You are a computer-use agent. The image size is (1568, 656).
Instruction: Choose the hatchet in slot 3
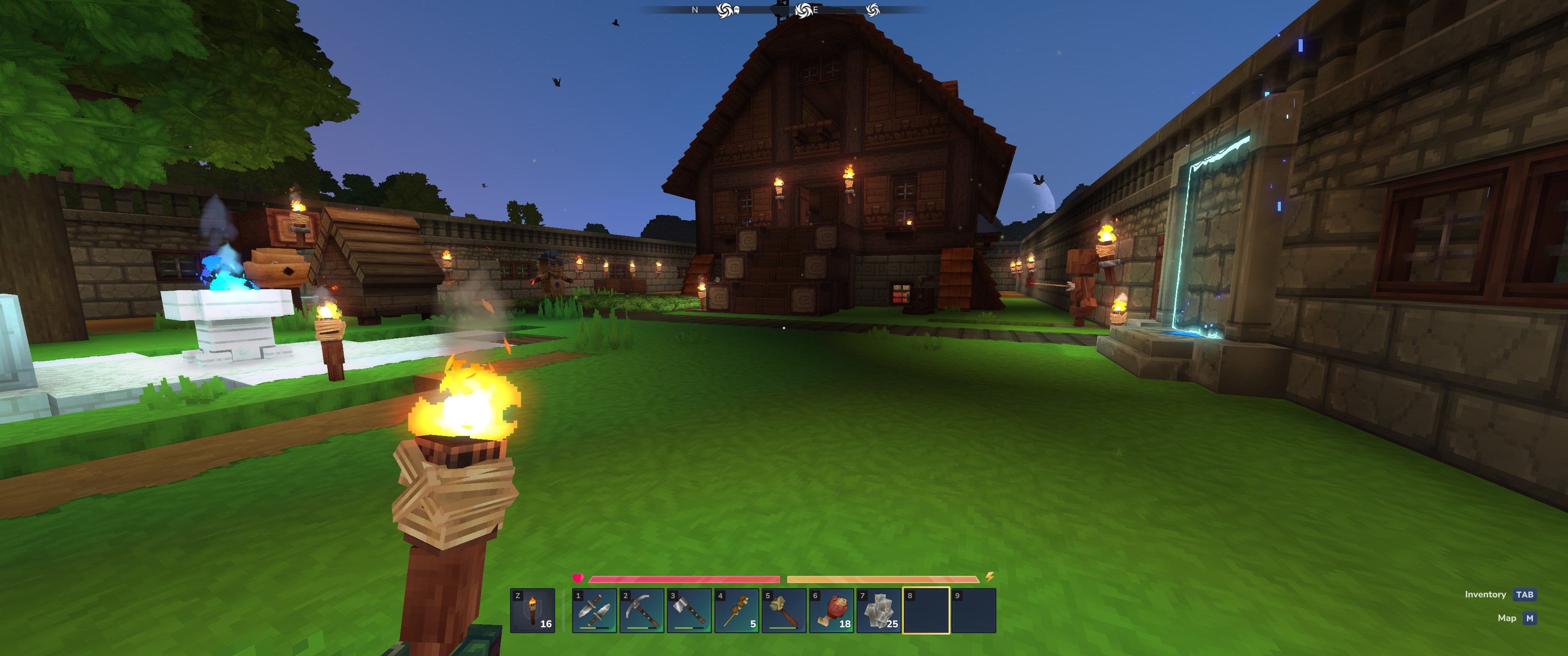(x=689, y=610)
